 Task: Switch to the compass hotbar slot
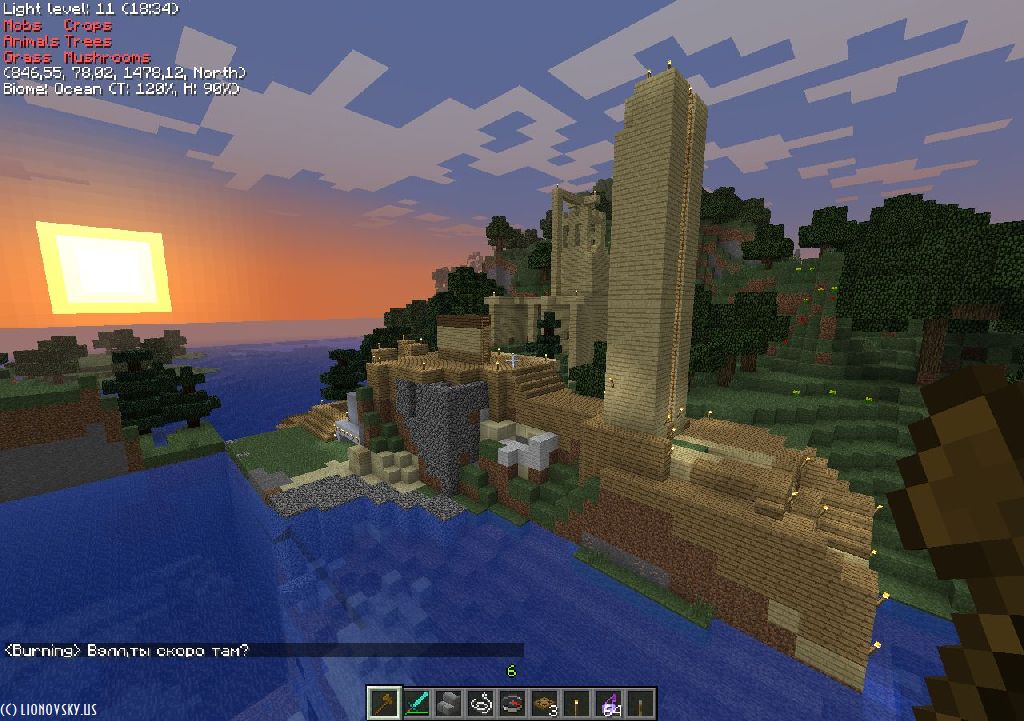(512, 703)
